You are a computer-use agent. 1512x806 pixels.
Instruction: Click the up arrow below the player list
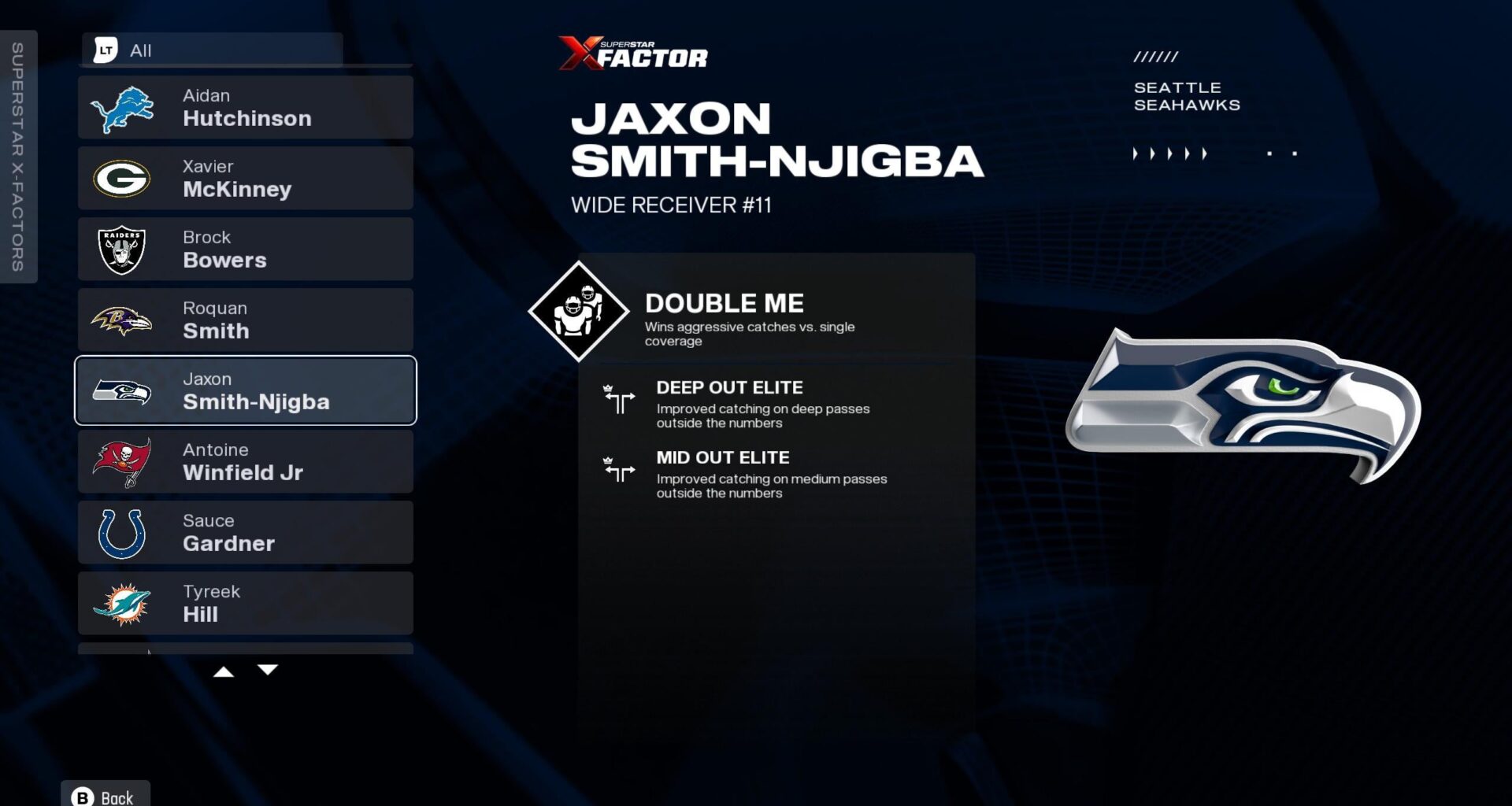225,671
